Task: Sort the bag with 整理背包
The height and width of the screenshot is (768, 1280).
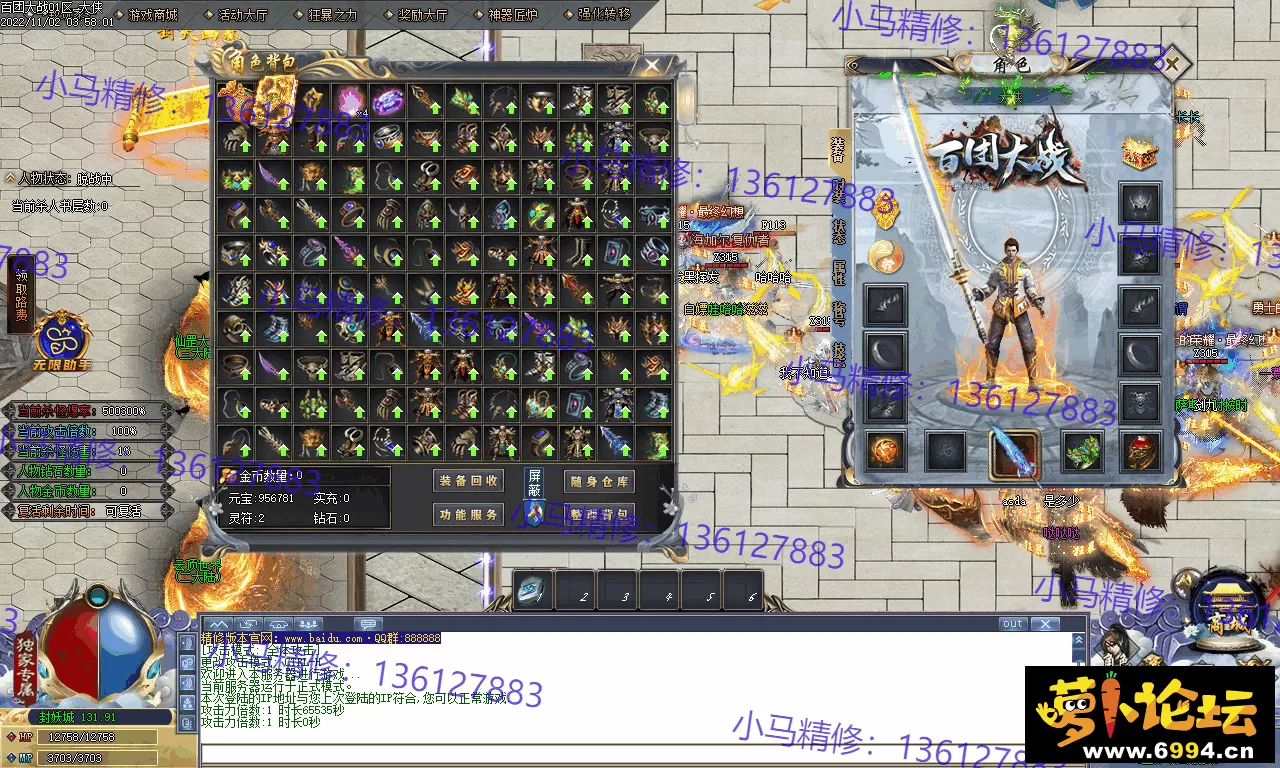Action: tap(599, 514)
